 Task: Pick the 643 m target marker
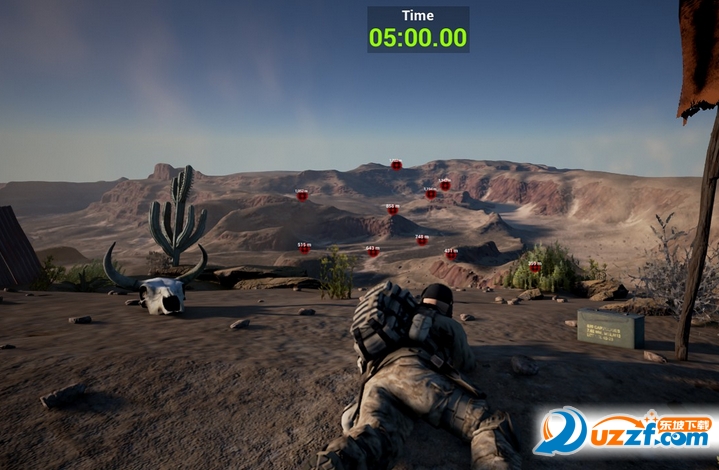point(373,252)
